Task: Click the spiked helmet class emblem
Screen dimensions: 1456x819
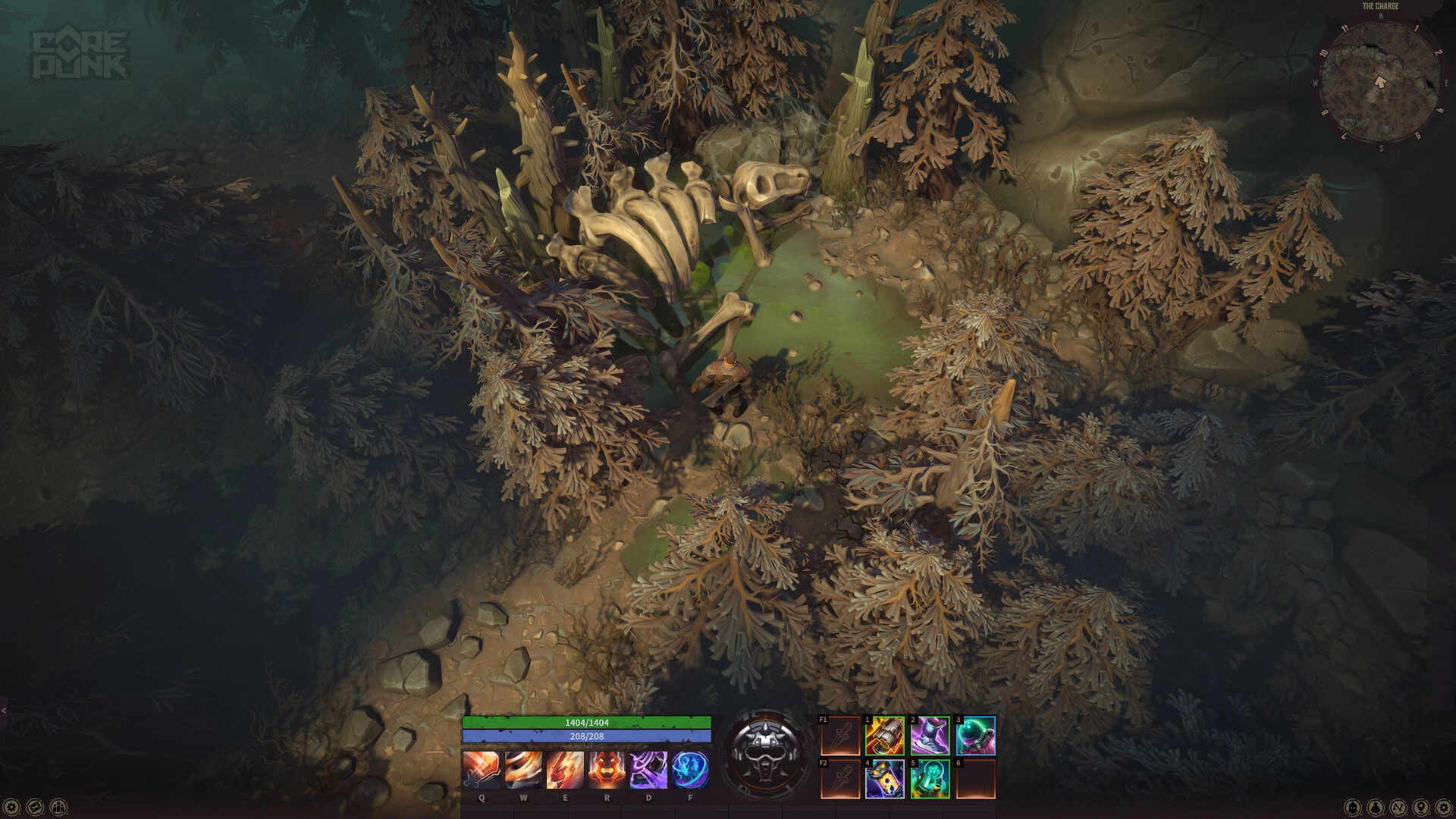Action: (x=765, y=751)
